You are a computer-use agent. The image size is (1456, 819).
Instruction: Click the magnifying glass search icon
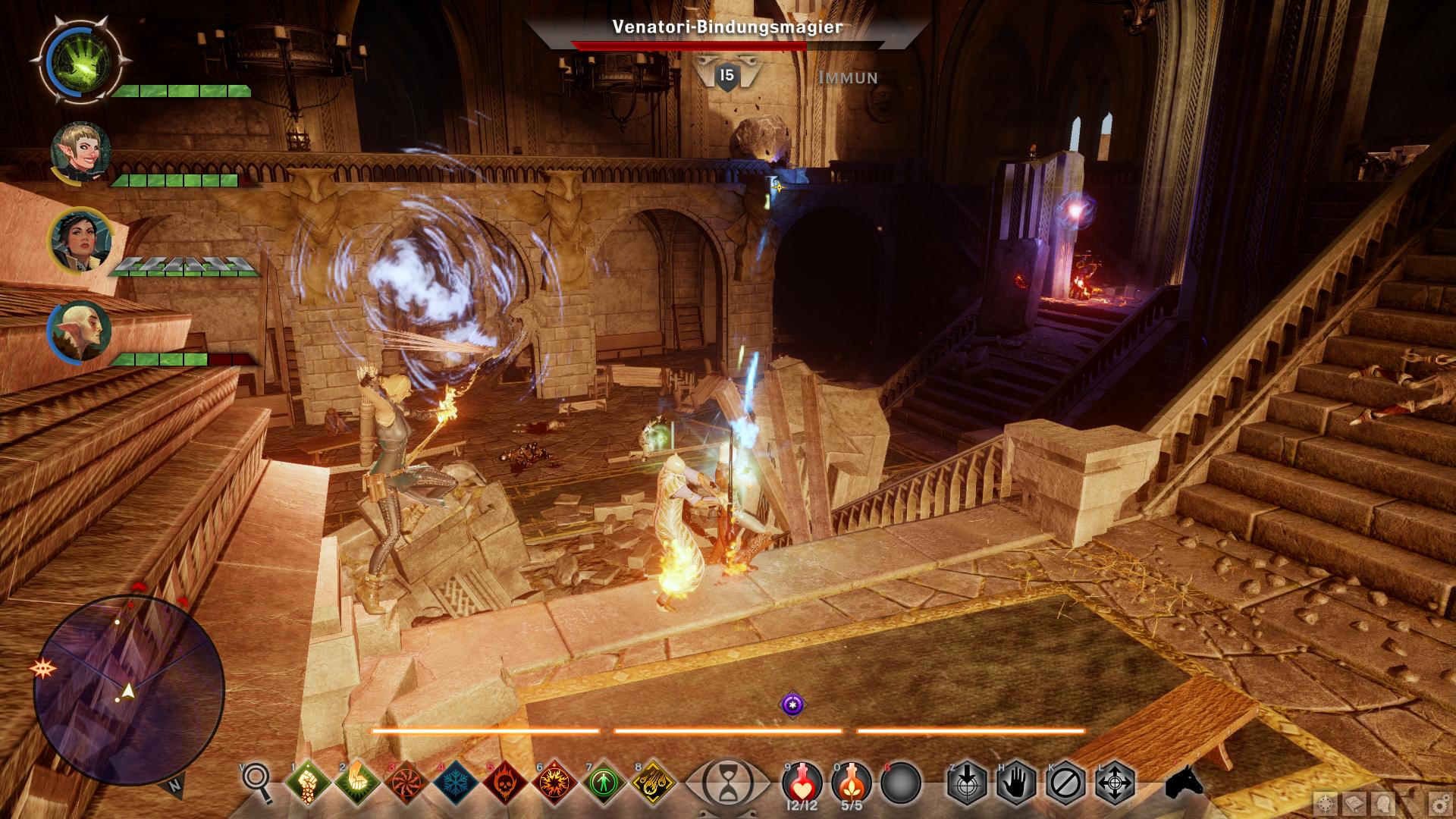click(x=257, y=781)
